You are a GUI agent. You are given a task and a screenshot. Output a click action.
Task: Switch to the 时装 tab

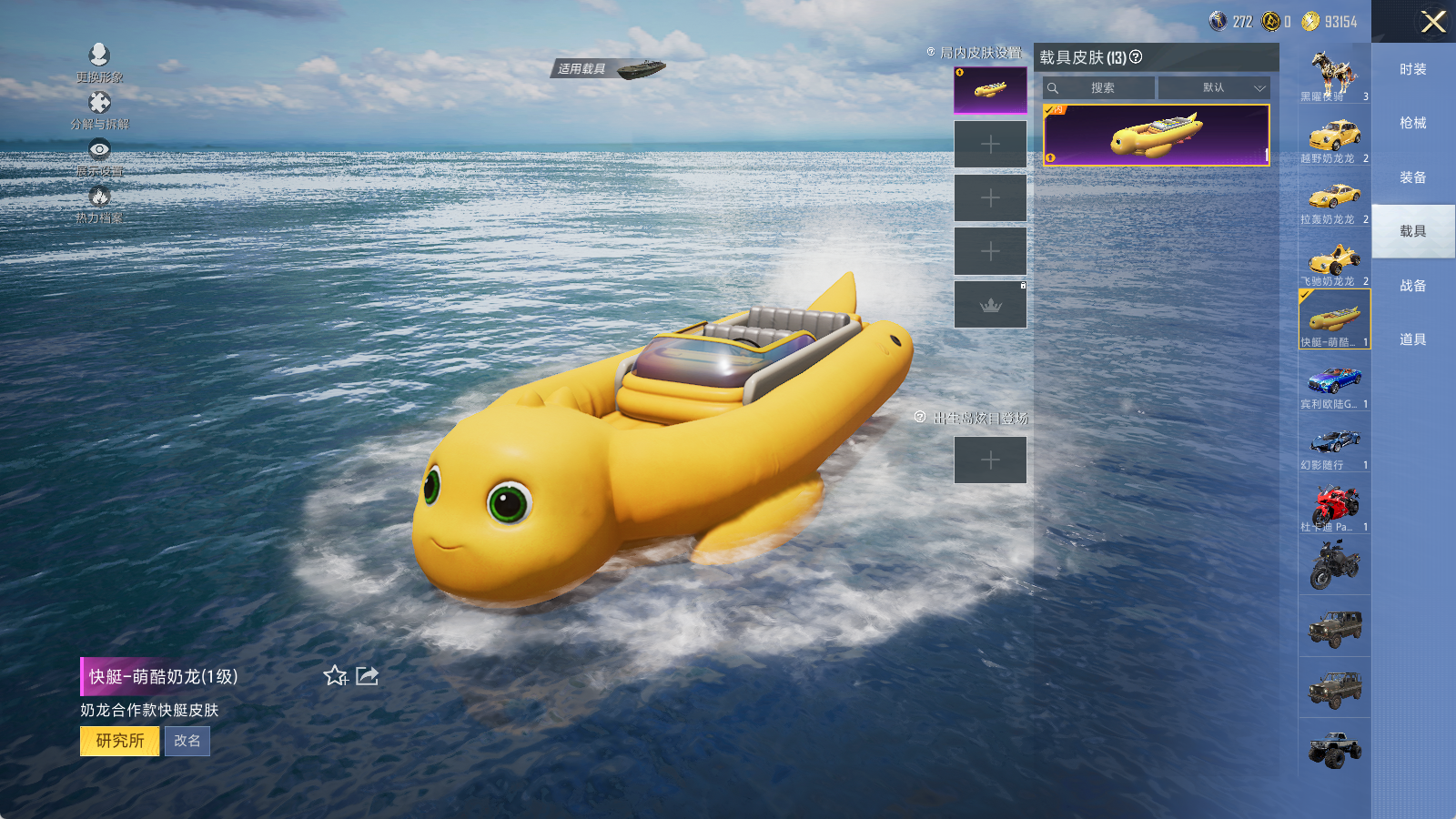(x=1412, y=70)
